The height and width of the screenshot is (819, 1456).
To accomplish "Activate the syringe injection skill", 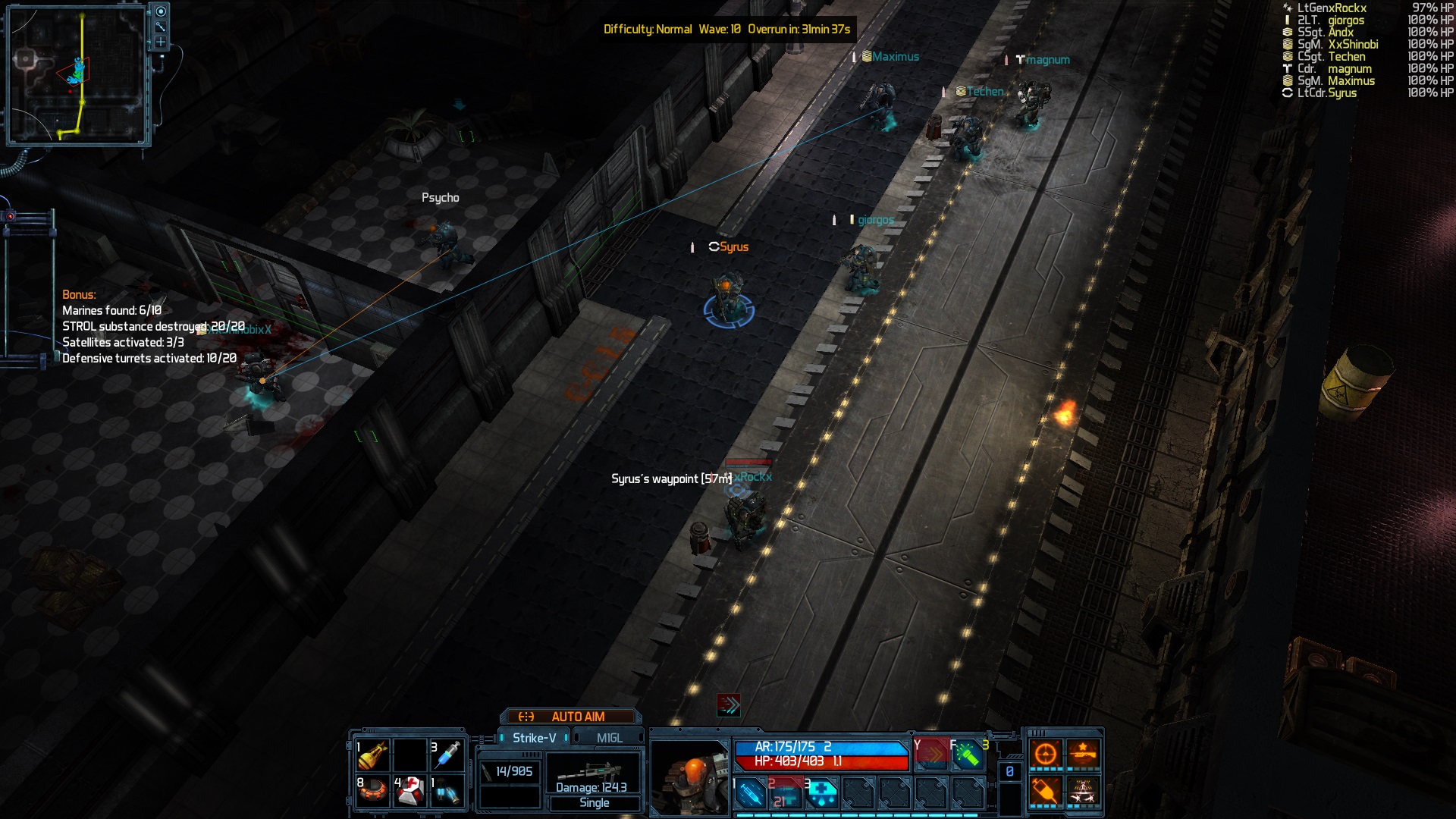I will [x=750, y=793].
